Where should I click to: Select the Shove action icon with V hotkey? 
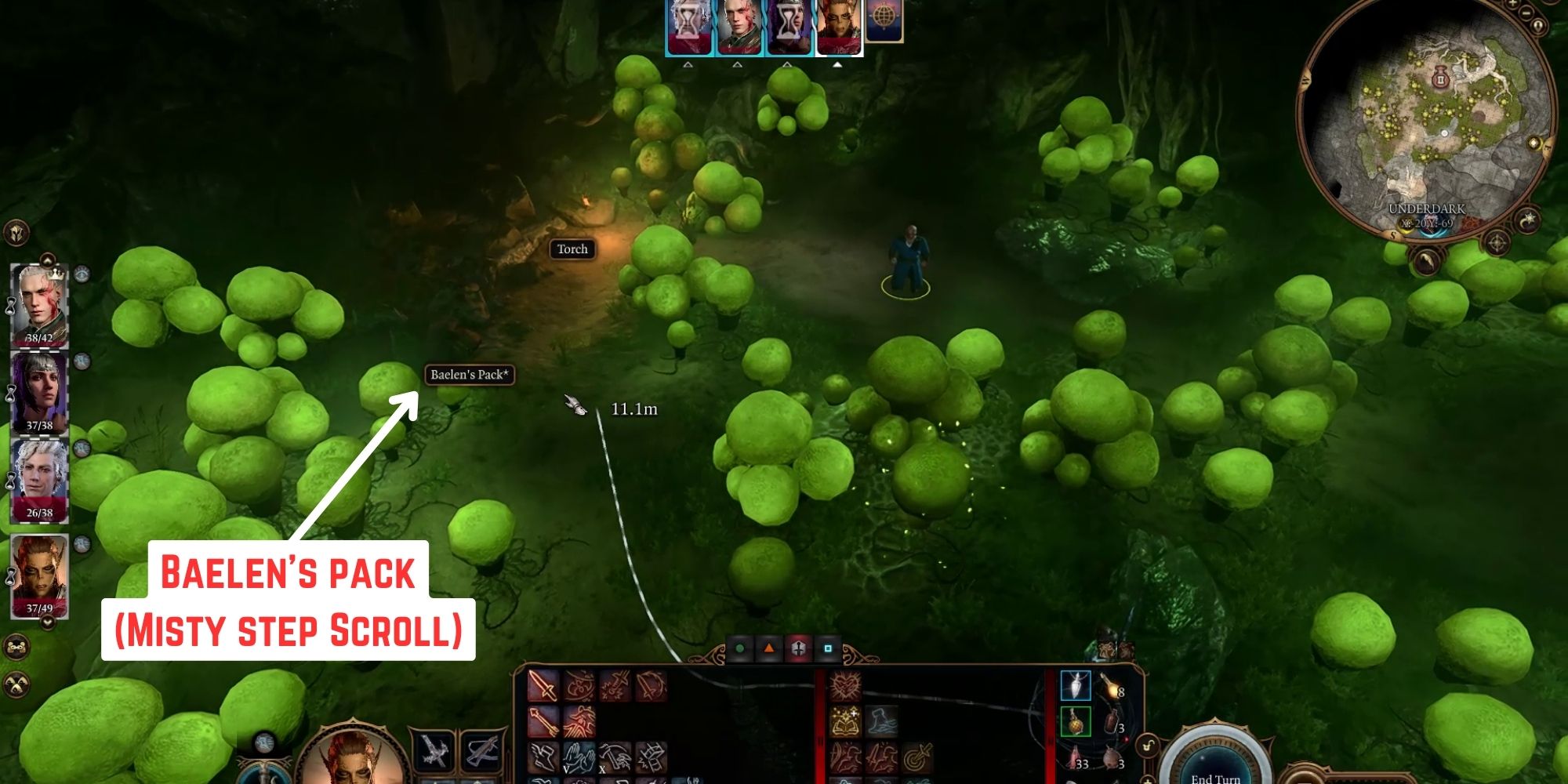[579, 758]
